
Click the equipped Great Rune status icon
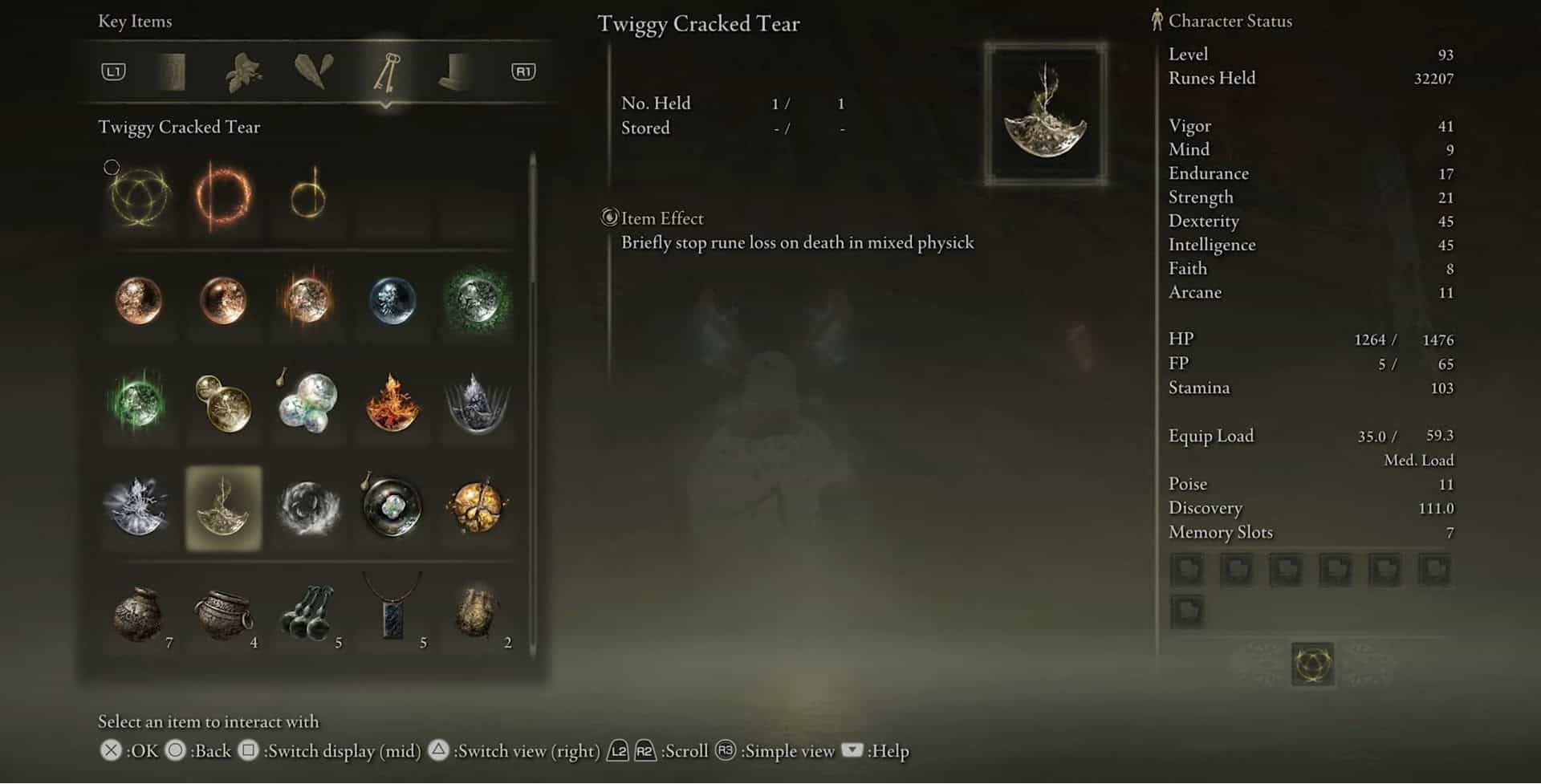tap(1313, 664)
